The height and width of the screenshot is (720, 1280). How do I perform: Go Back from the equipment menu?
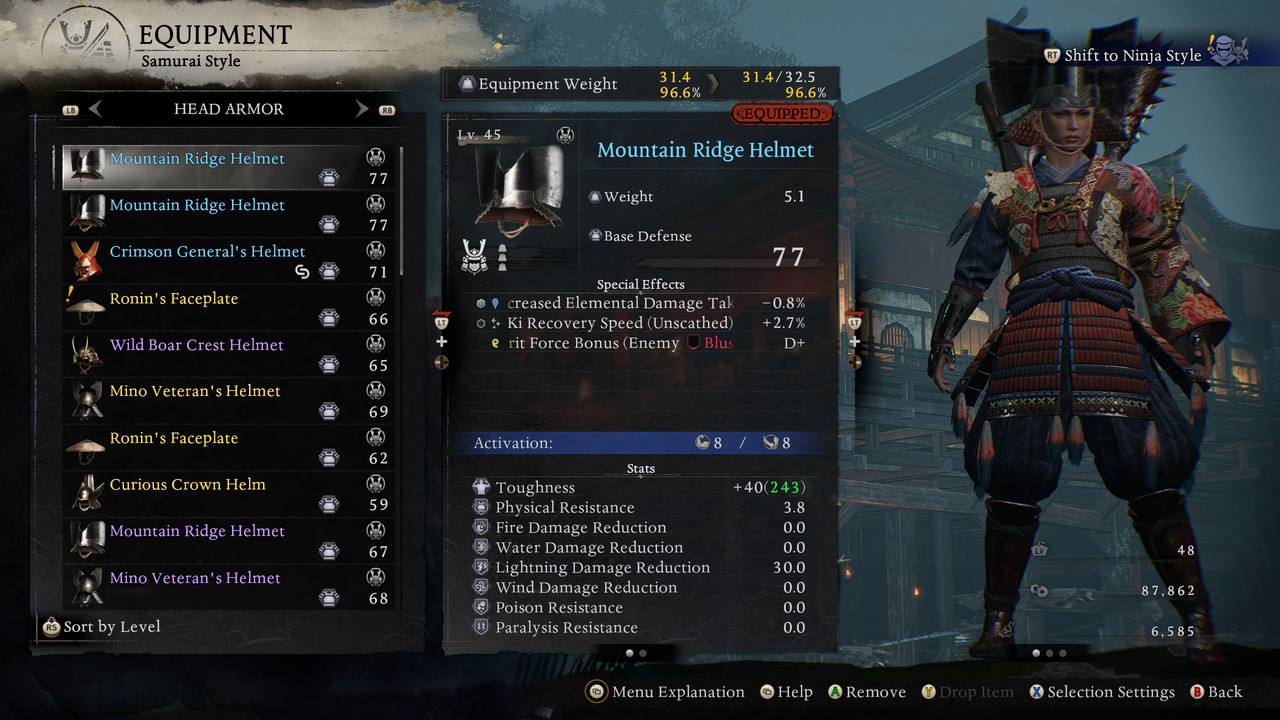1216,692
